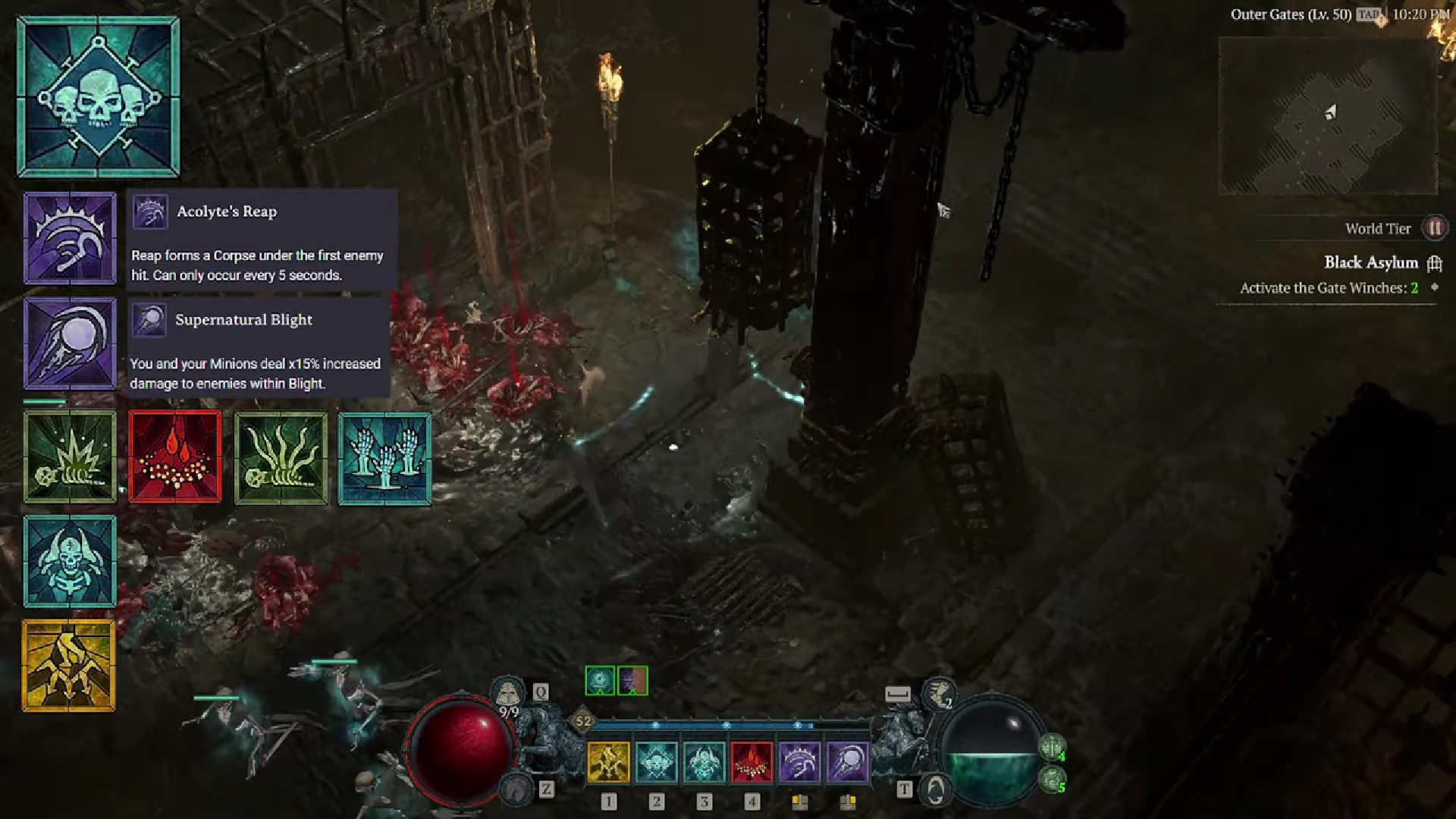The image size is (1456, 819).
Task: Click the World Tier II icon
Action: (x=1435, y=228)
